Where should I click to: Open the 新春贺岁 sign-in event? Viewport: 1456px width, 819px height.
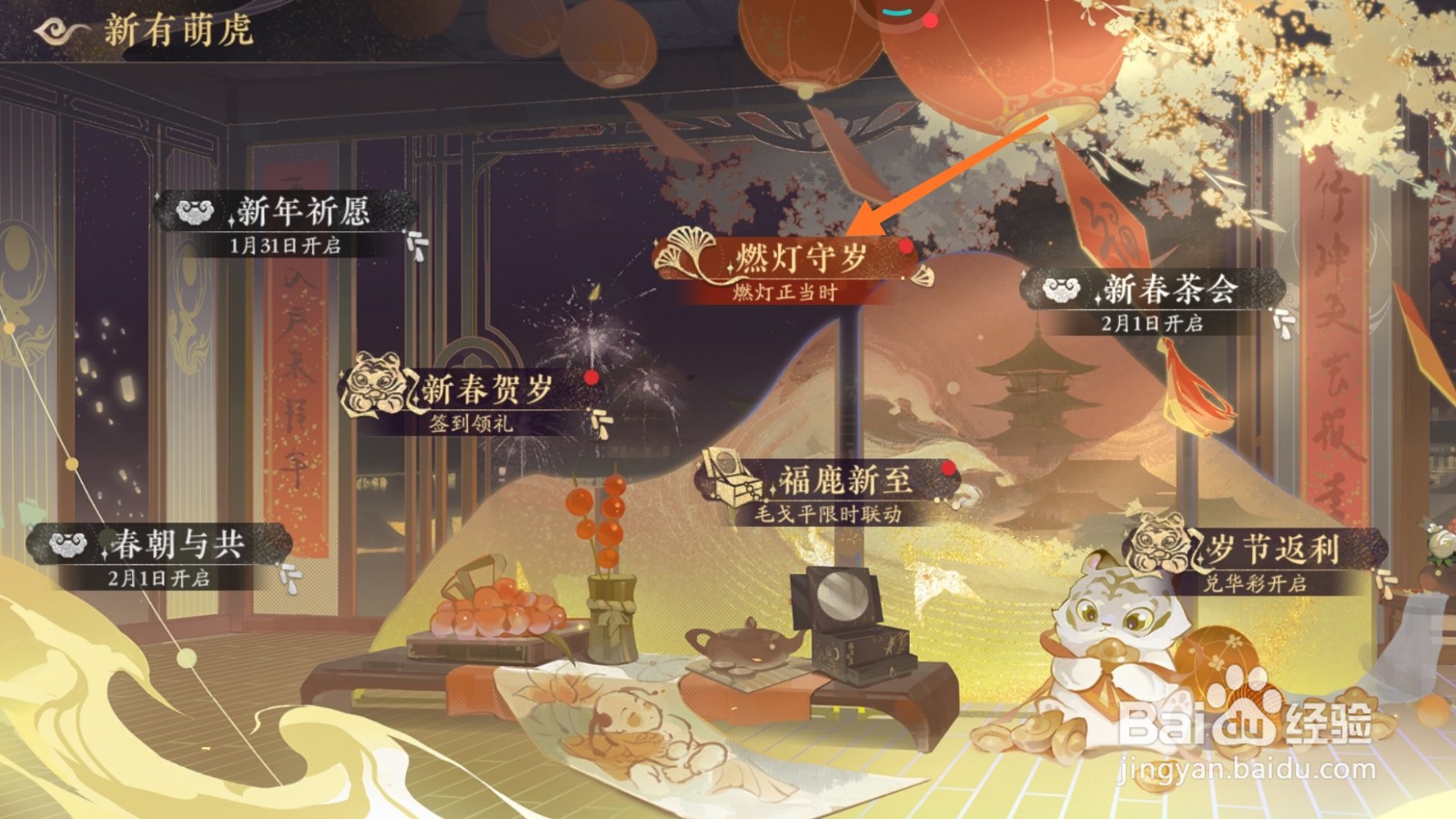coord(486,391)
